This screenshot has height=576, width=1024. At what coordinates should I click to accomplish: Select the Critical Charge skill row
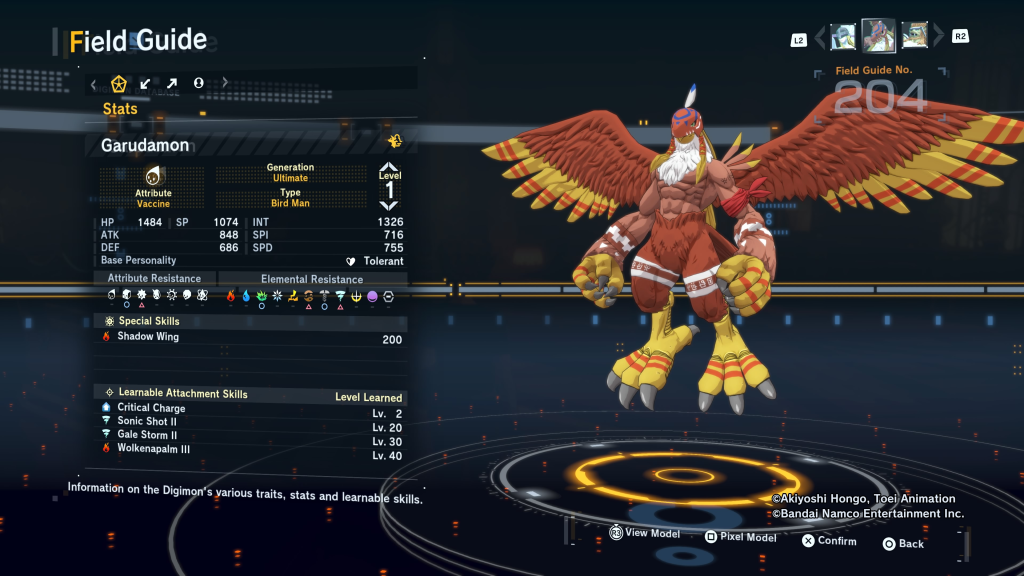pos(250,408)
